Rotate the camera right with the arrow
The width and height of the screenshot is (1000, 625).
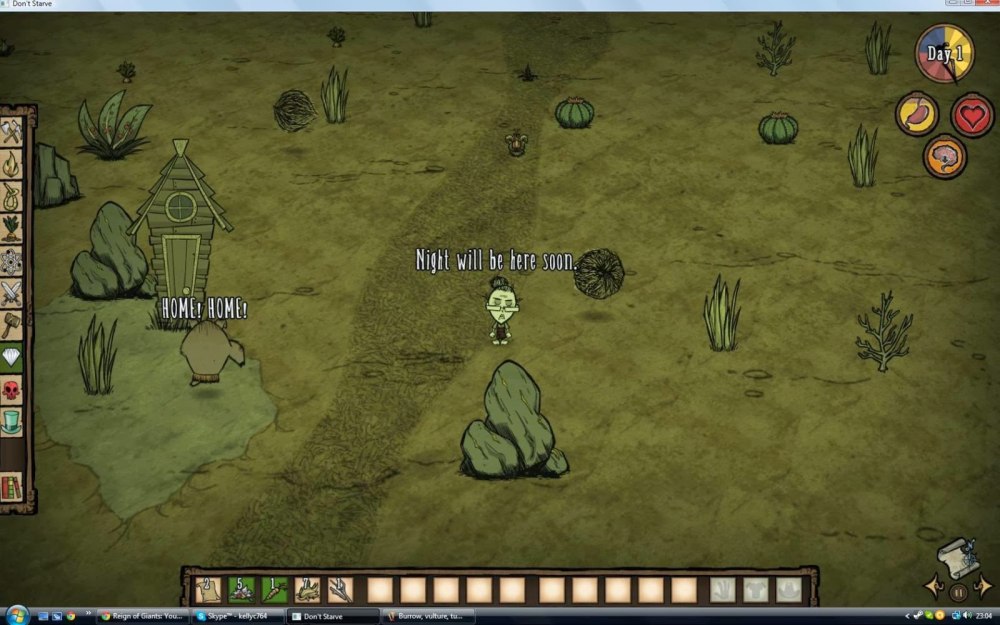tap(983, 586)
